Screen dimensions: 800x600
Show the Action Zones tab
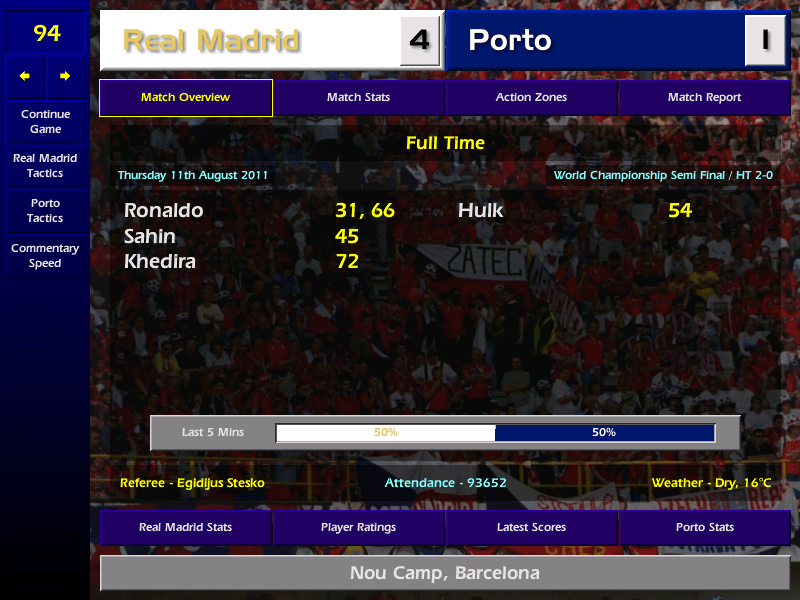click(x=531, y=98)
